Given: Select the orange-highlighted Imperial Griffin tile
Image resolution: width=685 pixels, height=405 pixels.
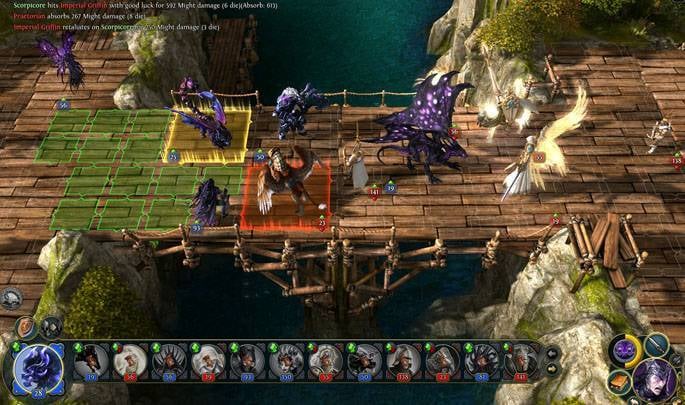Looking at the screenshot, I should click(x=285, y=192).
